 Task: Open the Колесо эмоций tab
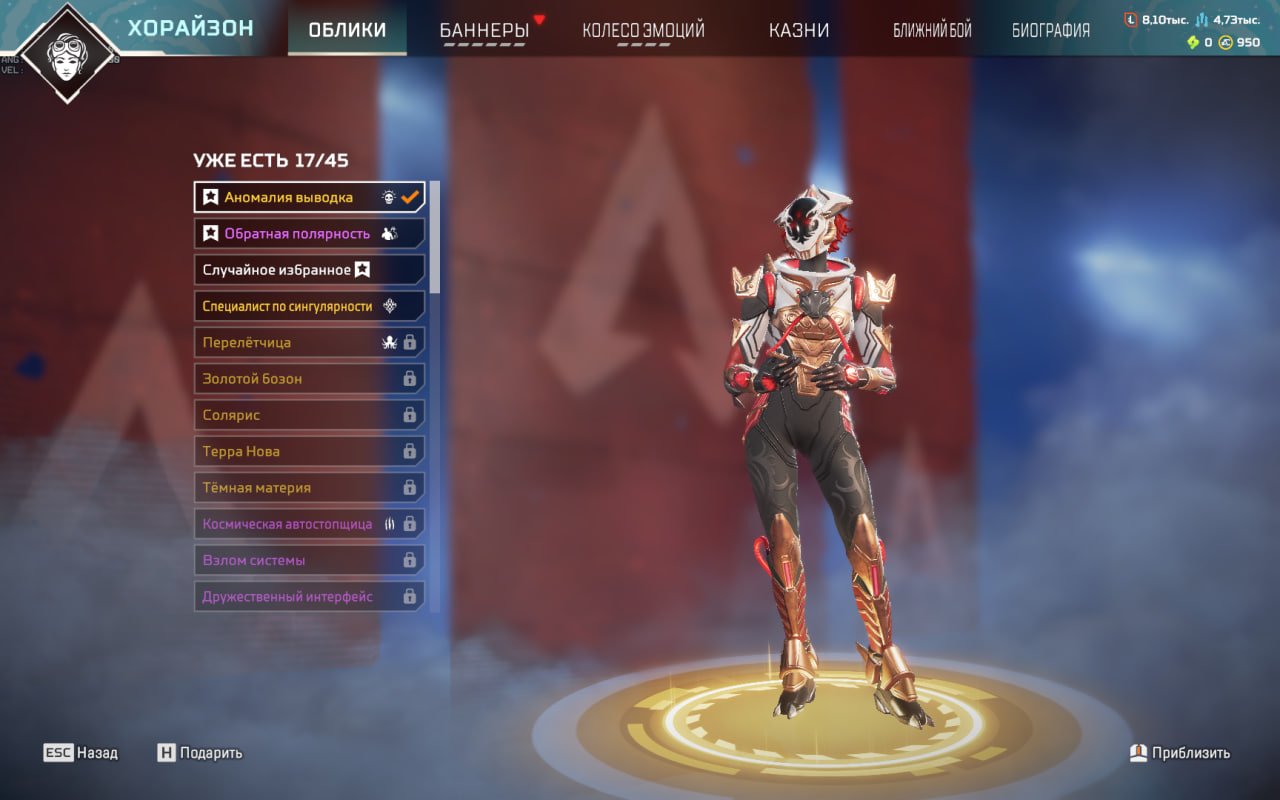643,30
